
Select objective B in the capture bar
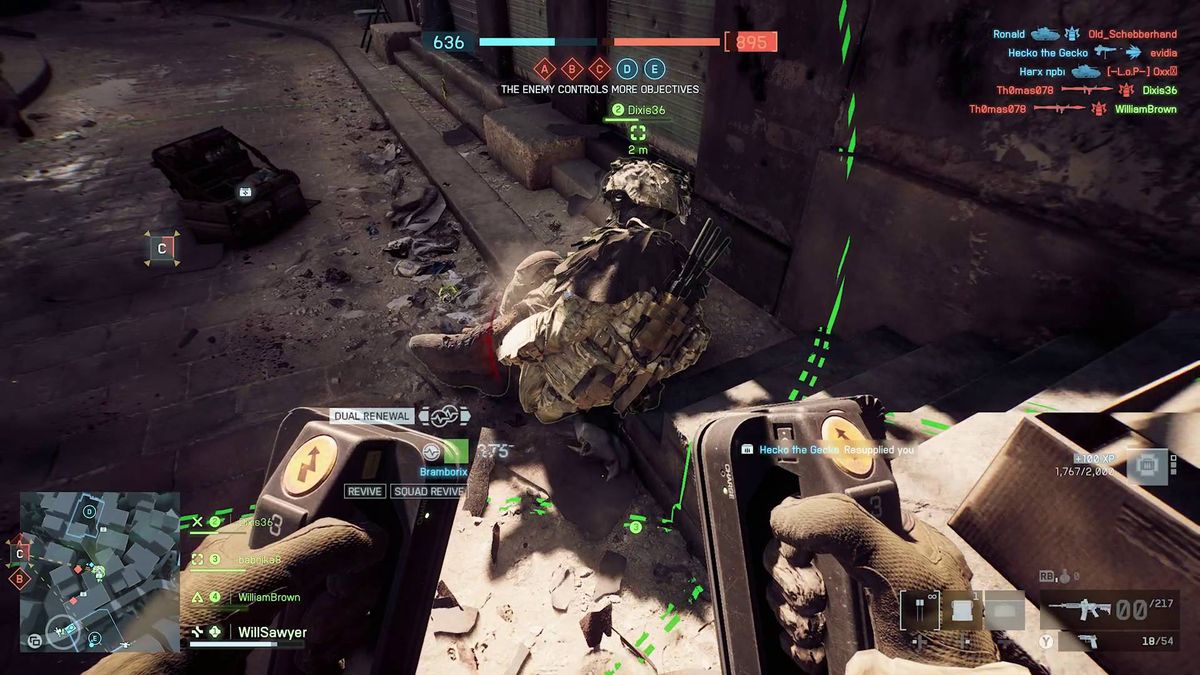coord(572,69)
